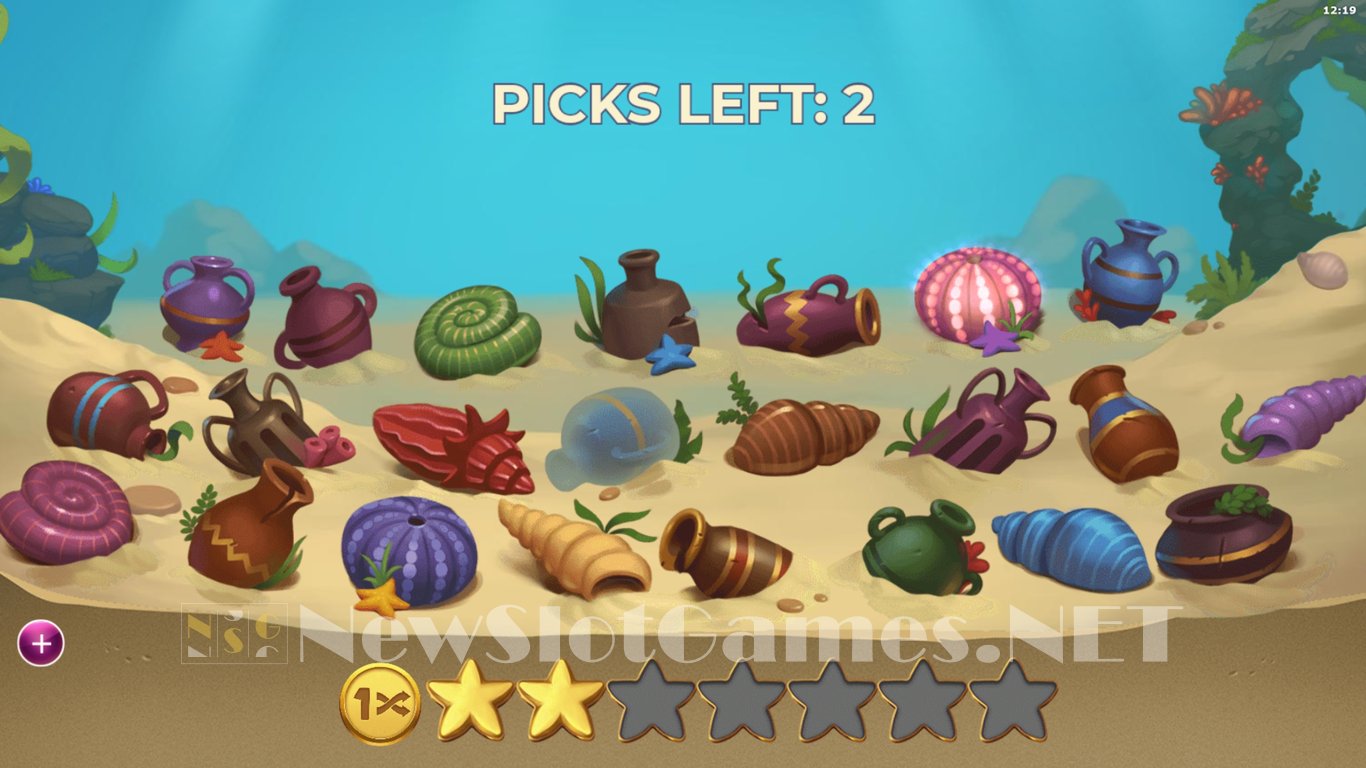Choose the tipped purple jug with gold zigzag
Screen dimensions: 1366x768
(x=810, y=315)
